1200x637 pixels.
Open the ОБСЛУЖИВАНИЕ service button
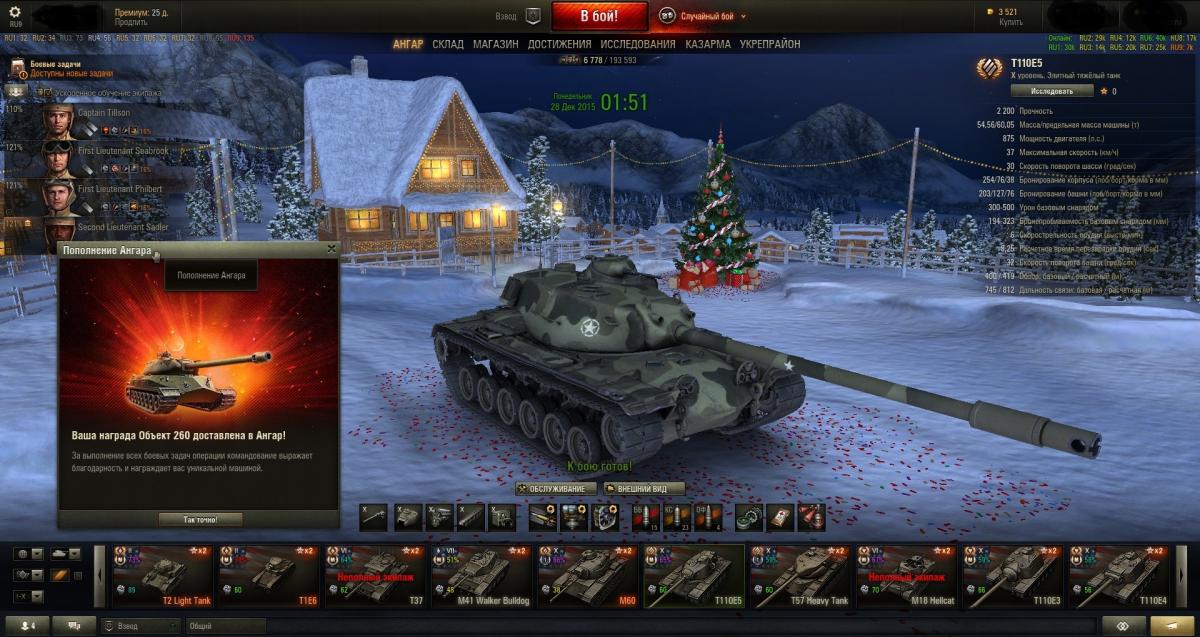(557, 489)
